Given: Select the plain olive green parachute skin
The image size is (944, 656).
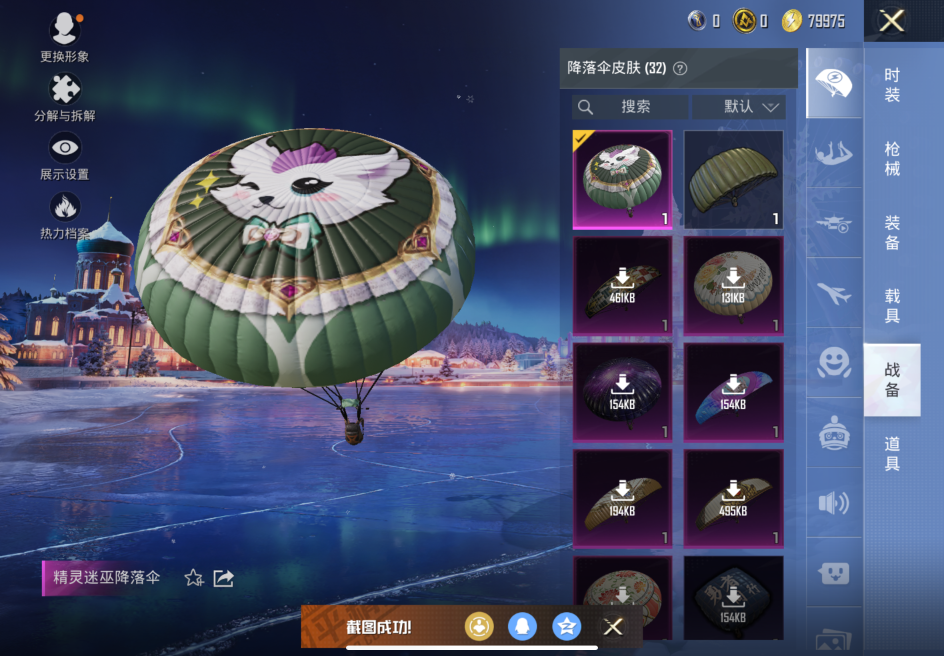Looking at the screenshot, I should tap(733, 180).
